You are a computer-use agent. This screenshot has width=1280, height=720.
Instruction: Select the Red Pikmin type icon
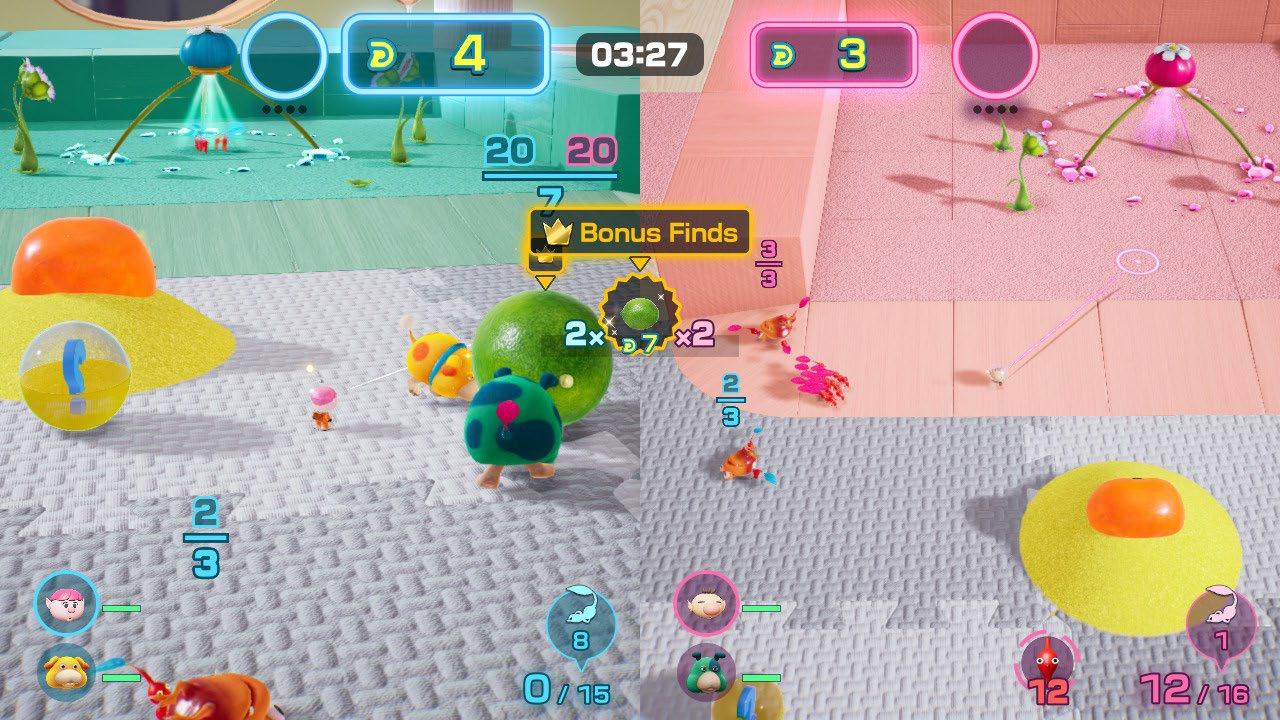(1047, 660)
